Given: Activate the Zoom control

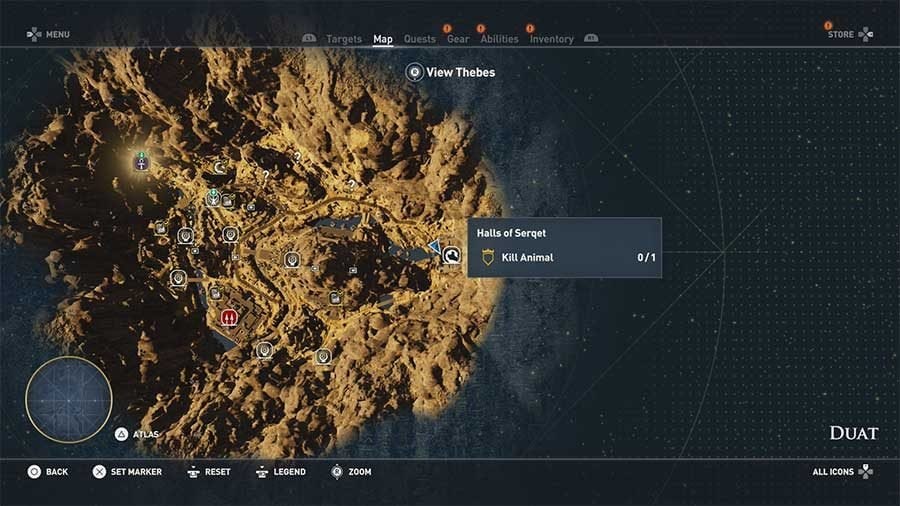Looking at the screenshot, I should click(351, 471).
